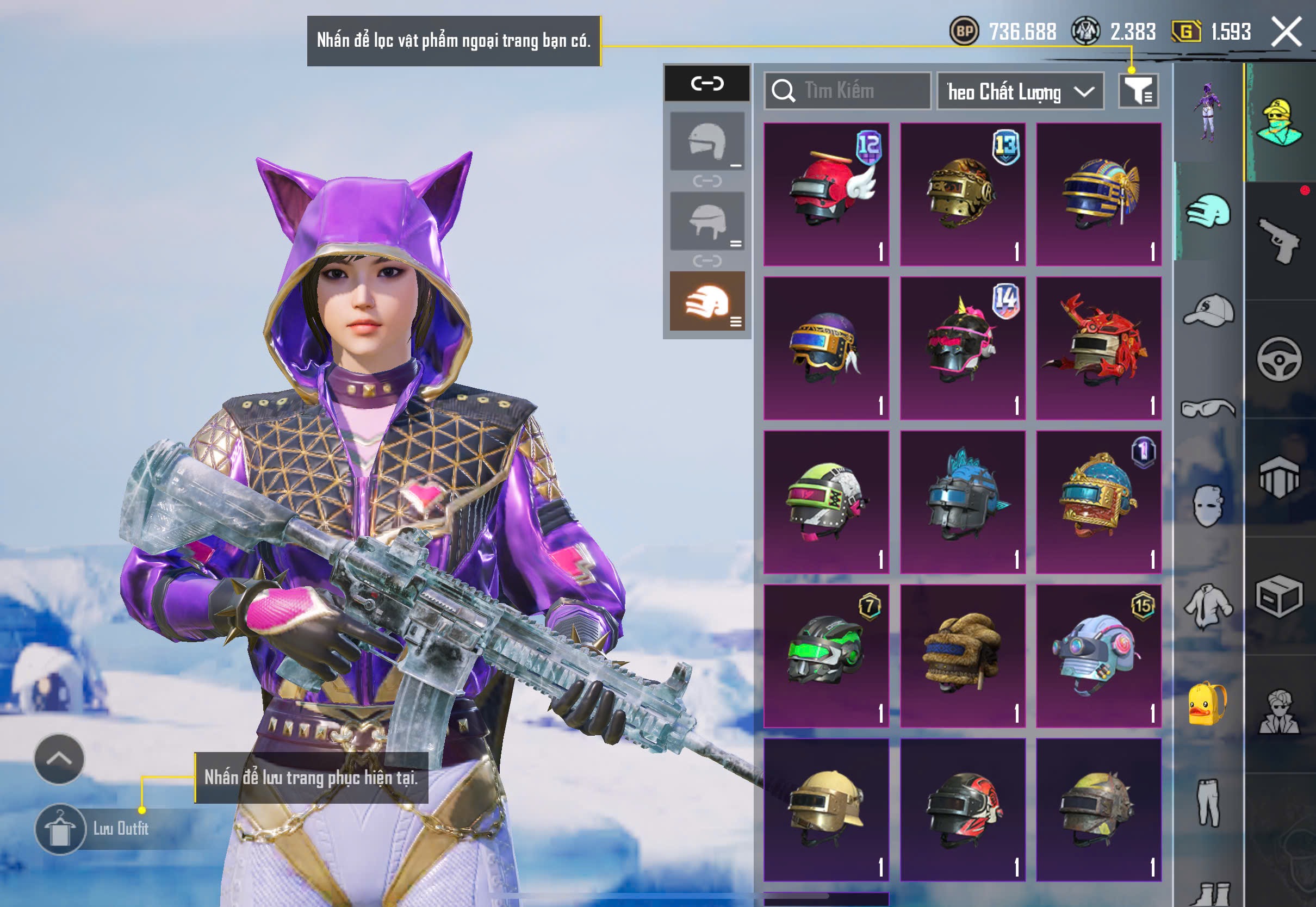Screen dimensions: 1316x907
Task: Switch to the yellow duck backpack category
Action: point(1209,704)
